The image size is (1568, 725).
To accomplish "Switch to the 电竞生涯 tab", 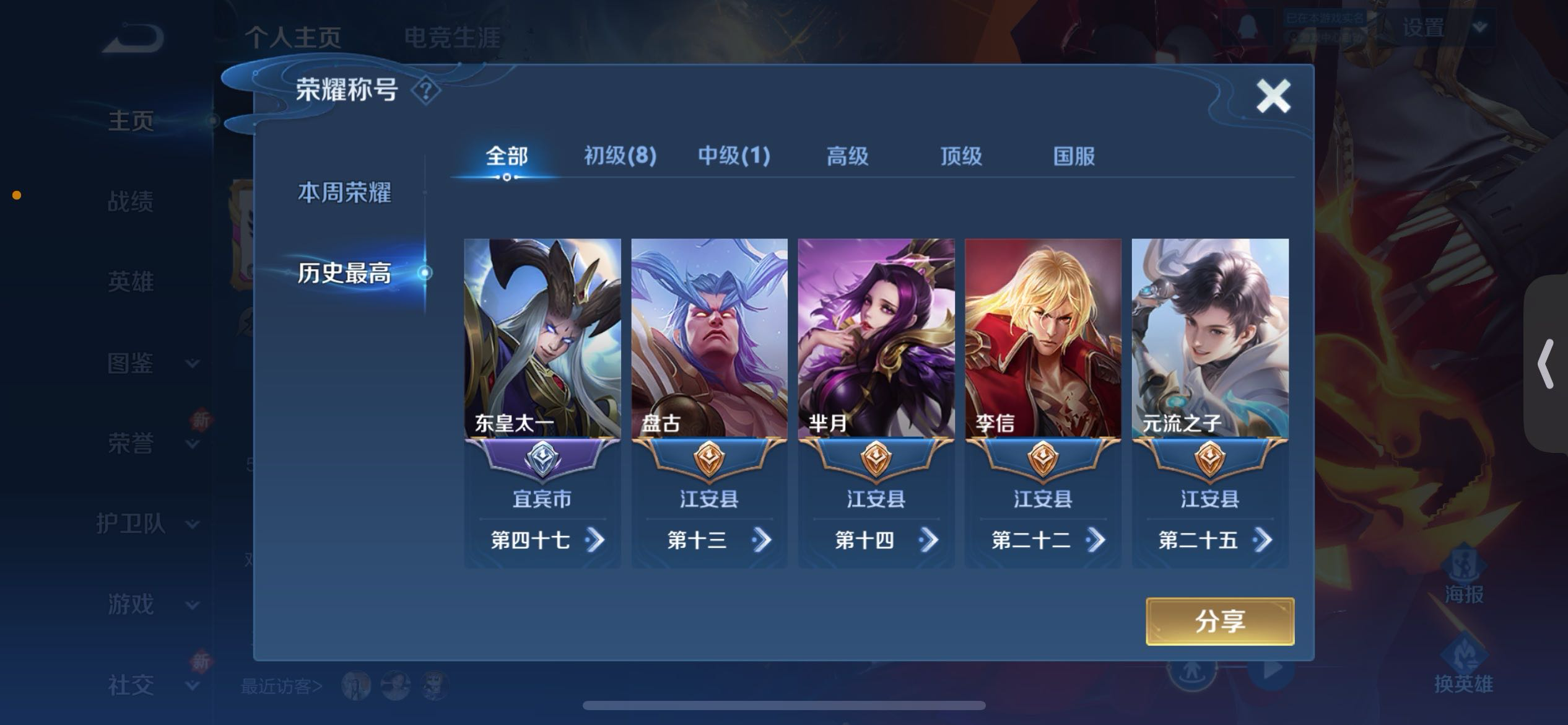I will (x=454, y=36).
